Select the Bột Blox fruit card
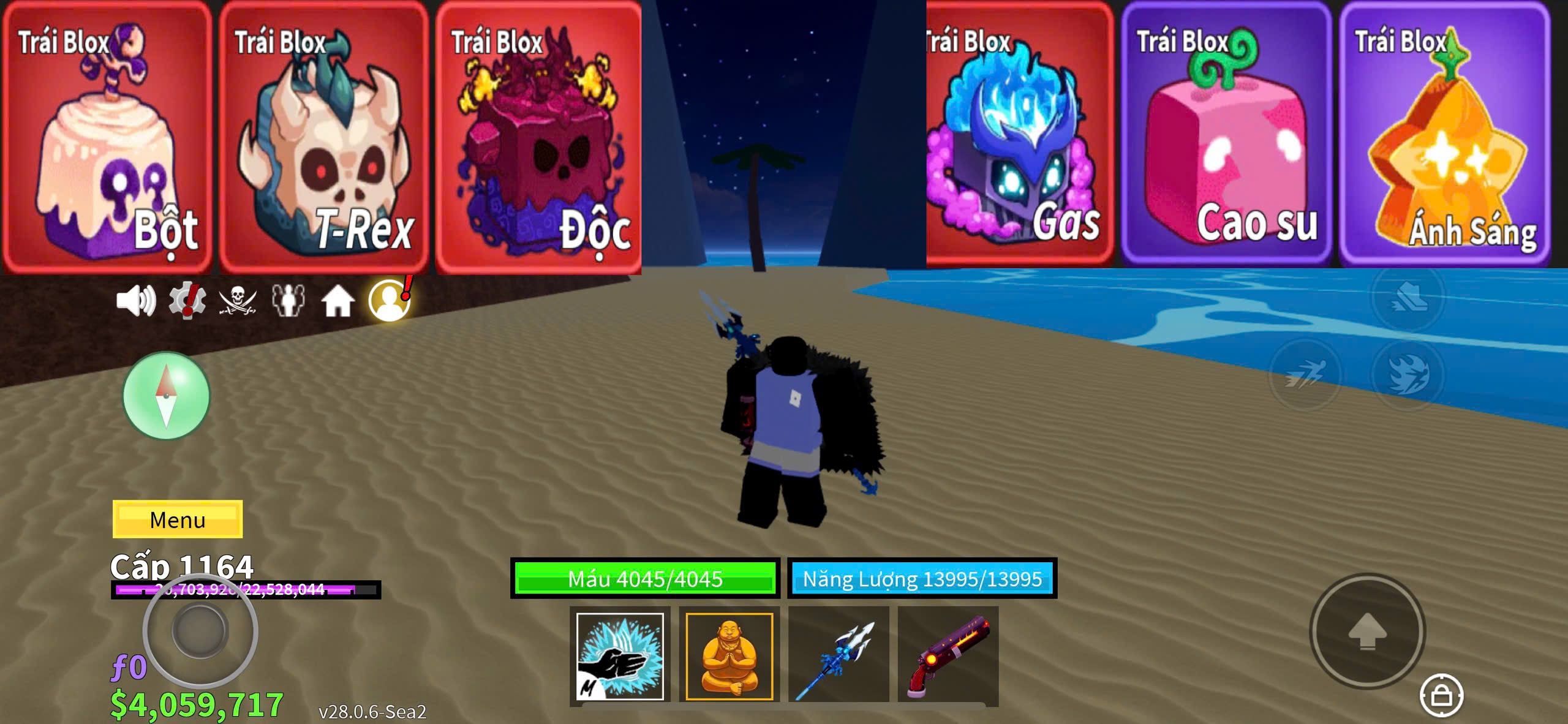Screen dimensions: 1568x724 [107, 138]
